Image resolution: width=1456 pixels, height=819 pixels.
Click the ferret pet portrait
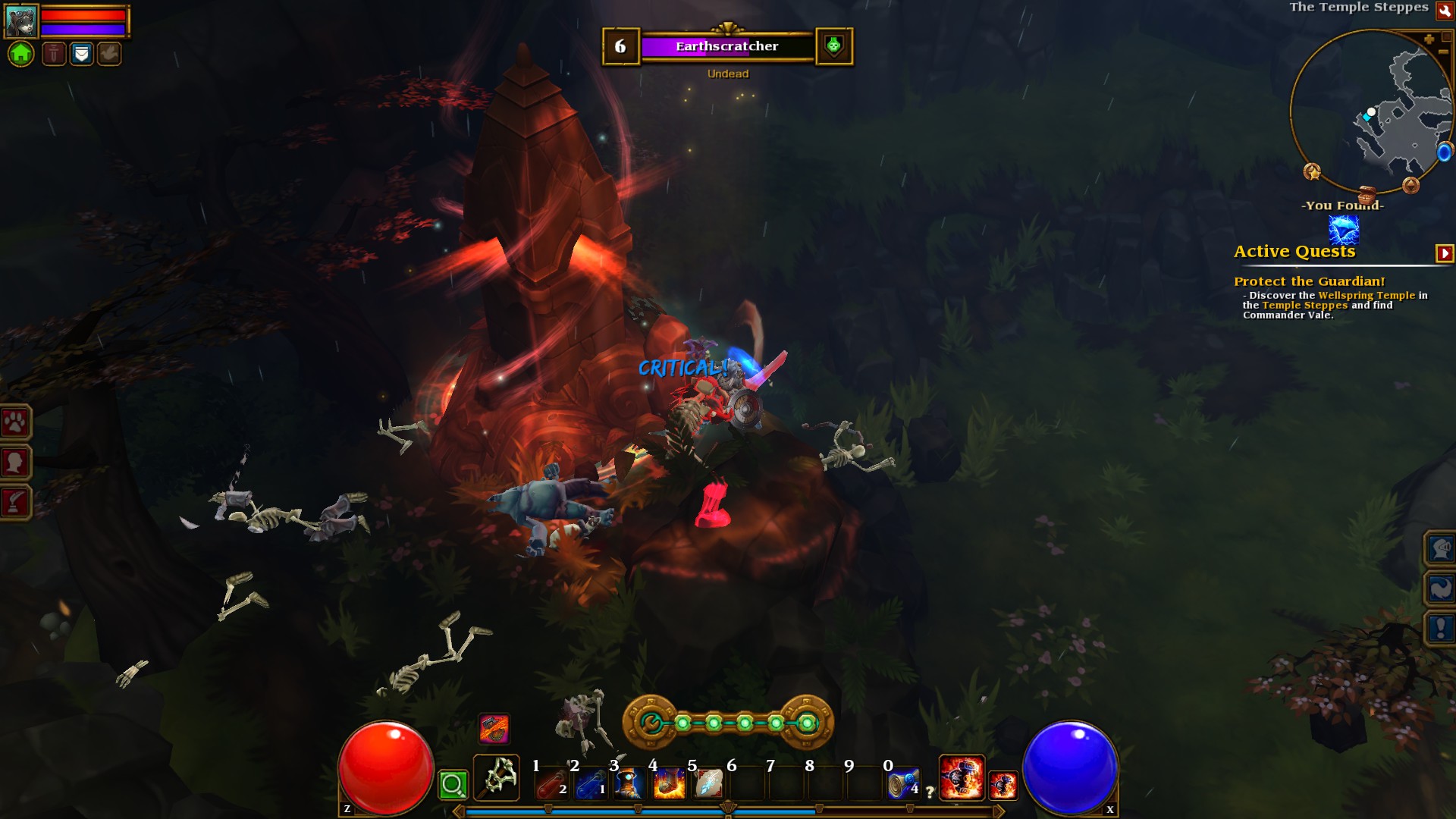(20, 20)
